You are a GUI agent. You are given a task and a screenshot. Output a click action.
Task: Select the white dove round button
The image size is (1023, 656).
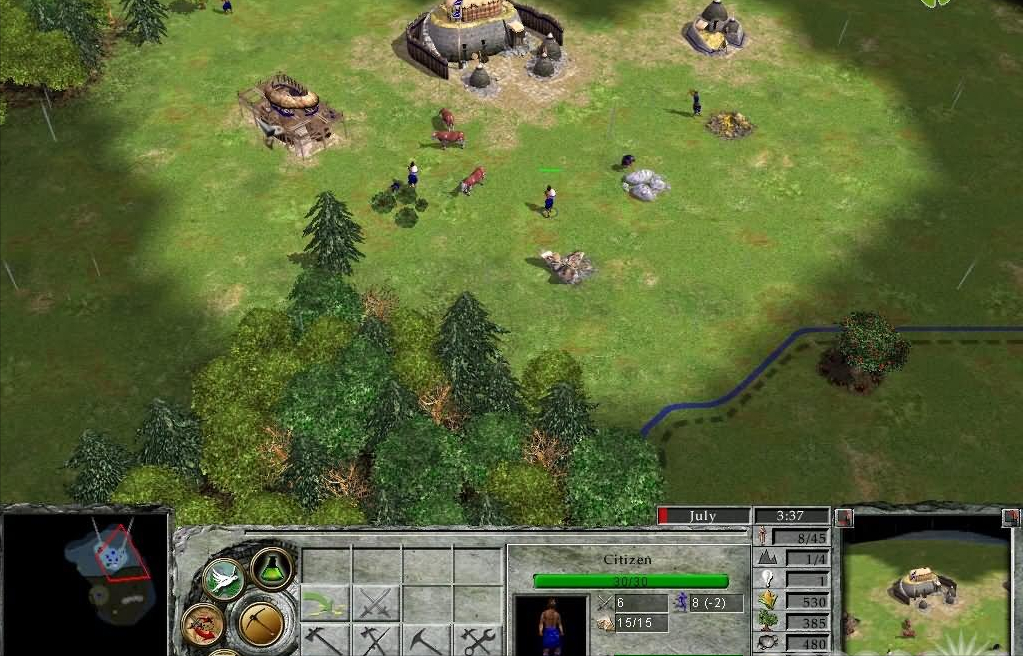tap(223, 578)
